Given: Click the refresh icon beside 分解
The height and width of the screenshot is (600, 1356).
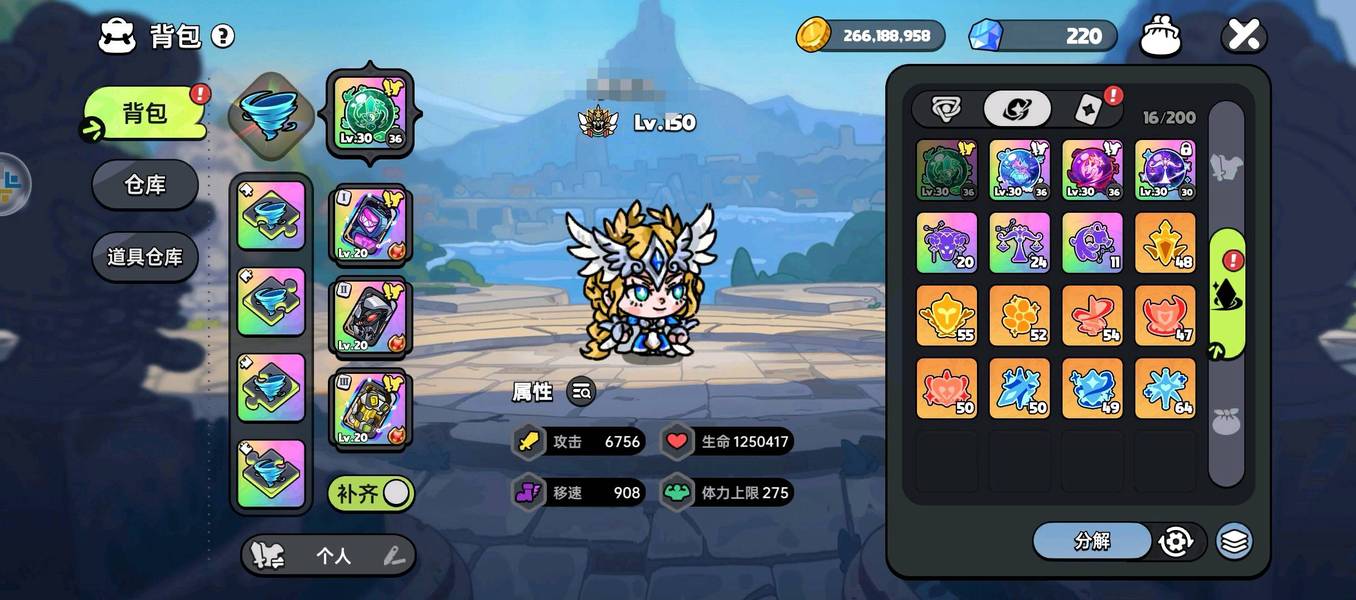Looking at the screenshot, I should pyautogui.click(x=1176, y=541).
